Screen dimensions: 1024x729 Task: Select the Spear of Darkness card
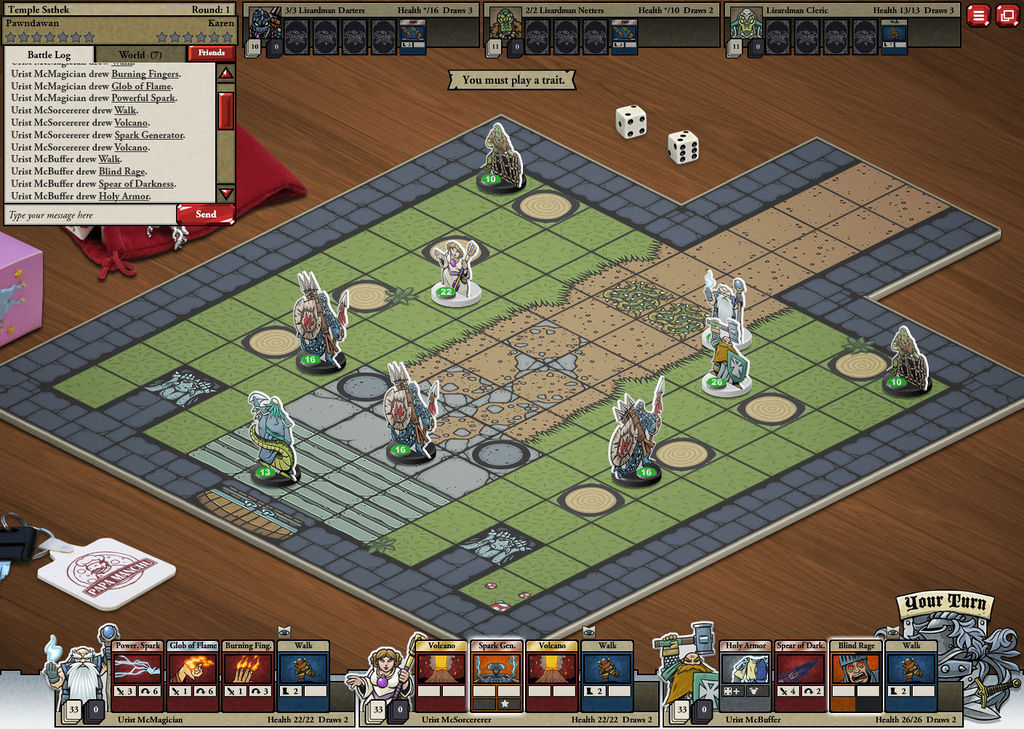pos(801,675)
